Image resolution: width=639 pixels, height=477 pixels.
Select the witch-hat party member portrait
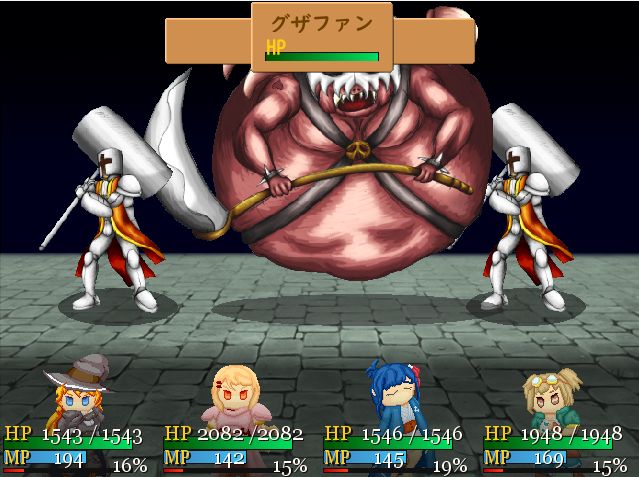(x=76, y=395)
